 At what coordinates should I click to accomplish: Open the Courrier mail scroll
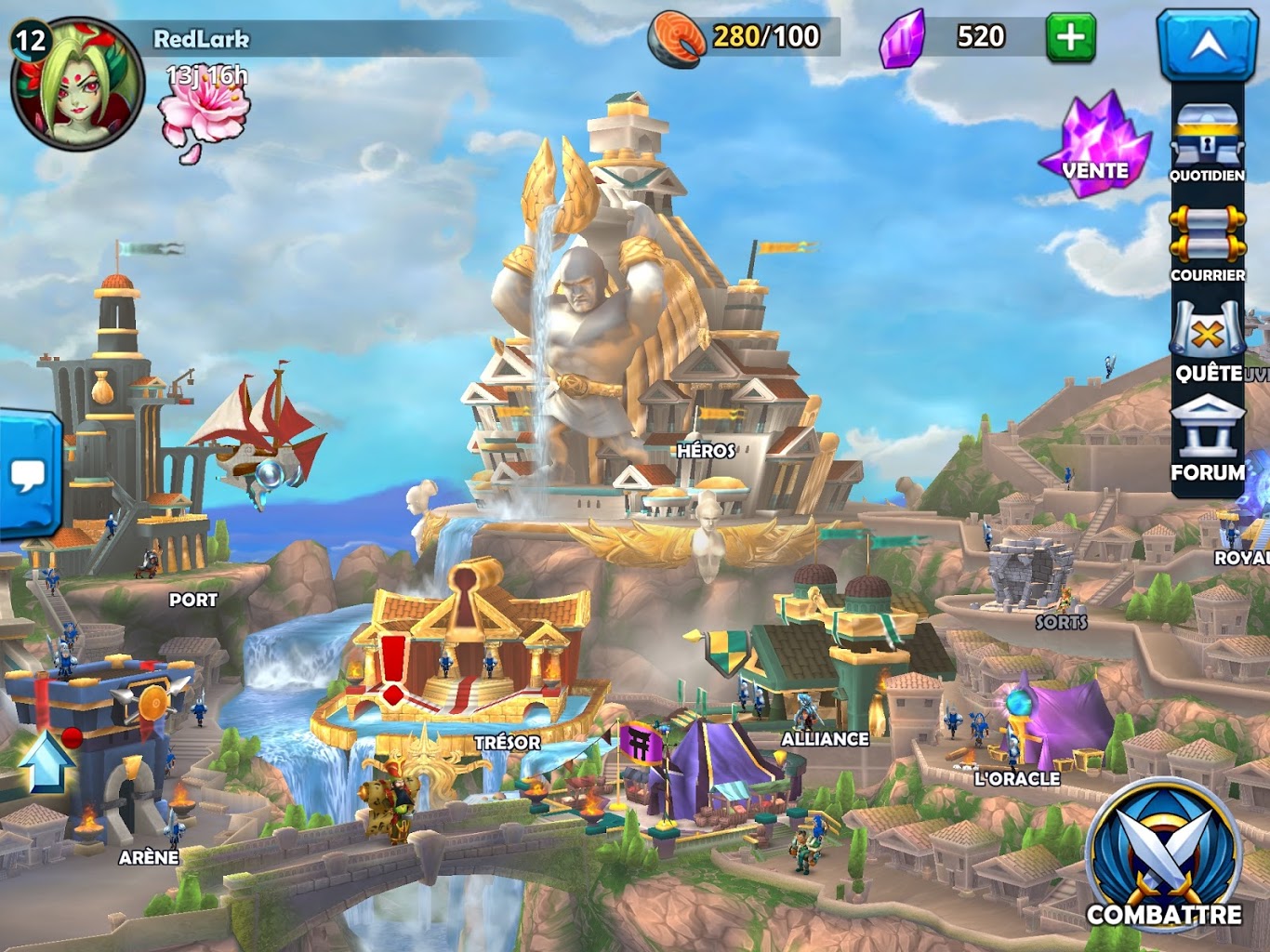tap(1207, 242)
